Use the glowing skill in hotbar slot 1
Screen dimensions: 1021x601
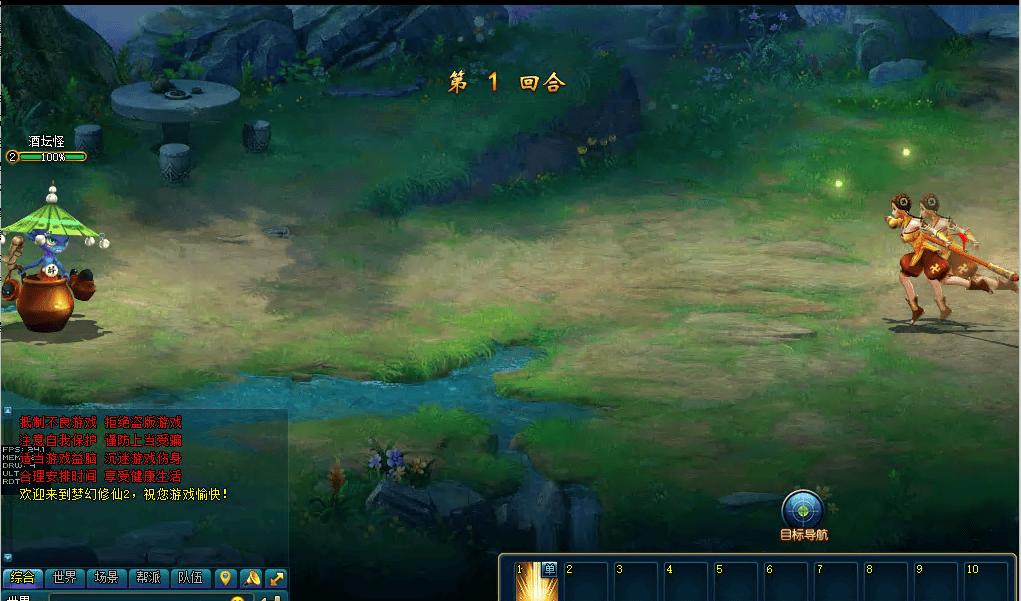pos(535,582)
